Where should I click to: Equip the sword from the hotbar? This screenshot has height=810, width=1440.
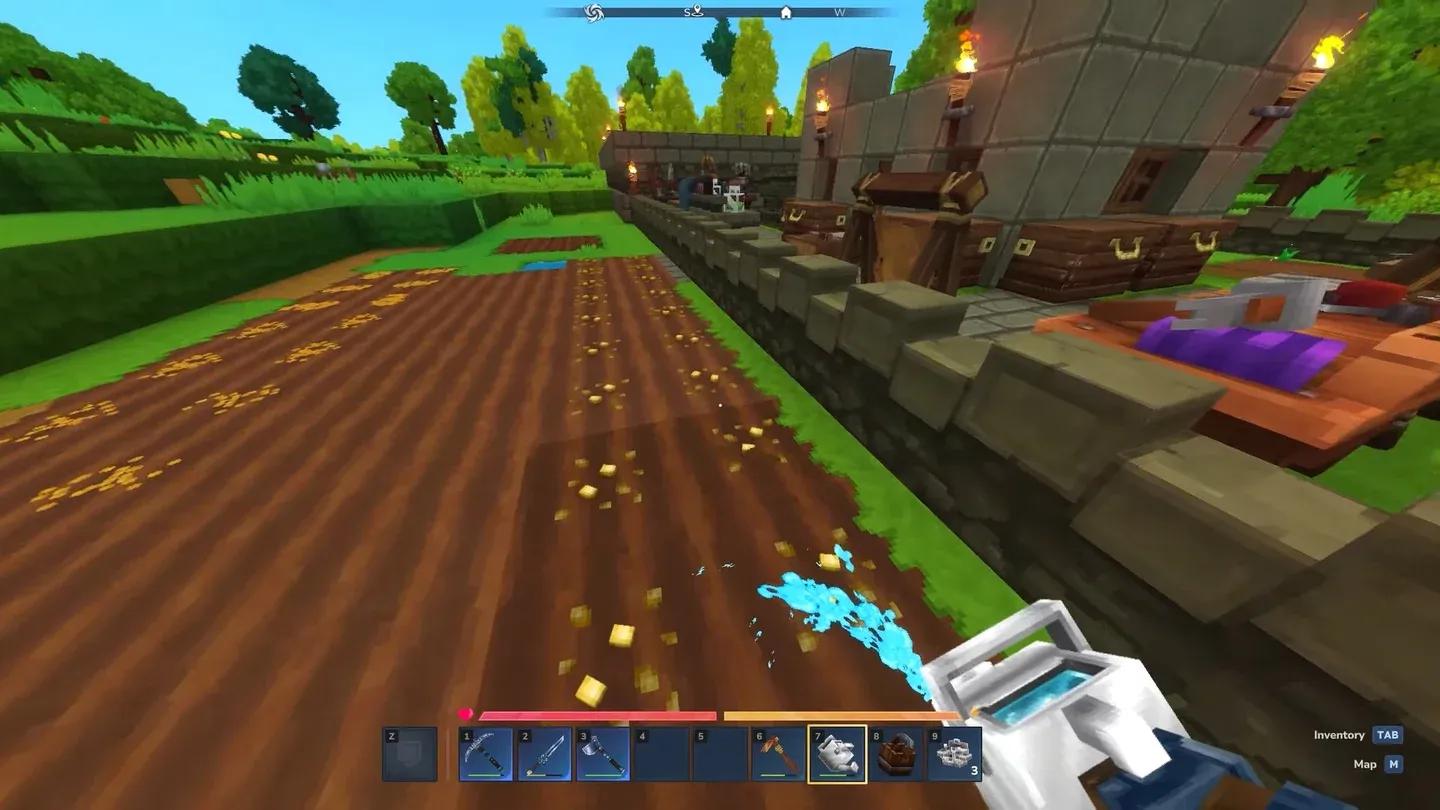(x=545, y=754)
